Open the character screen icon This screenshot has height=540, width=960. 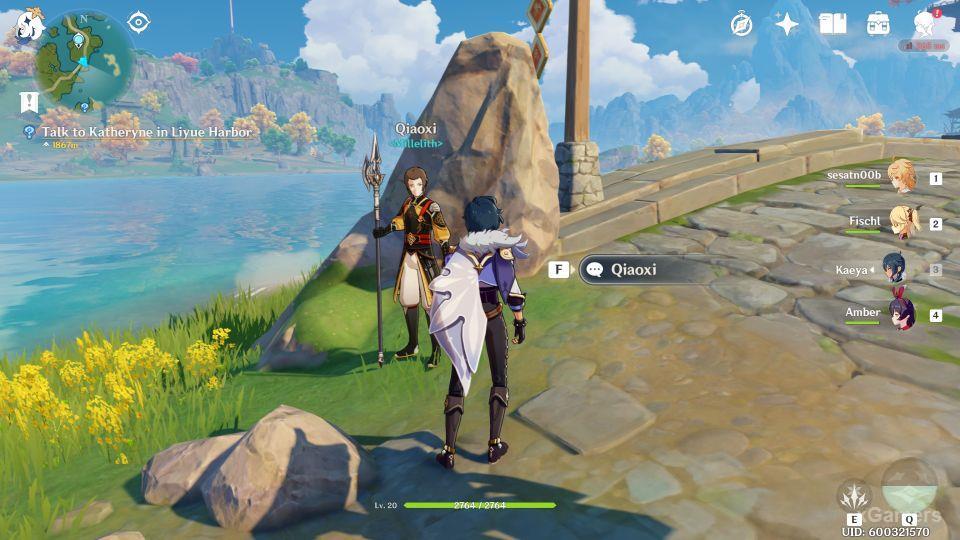(924, 24)
